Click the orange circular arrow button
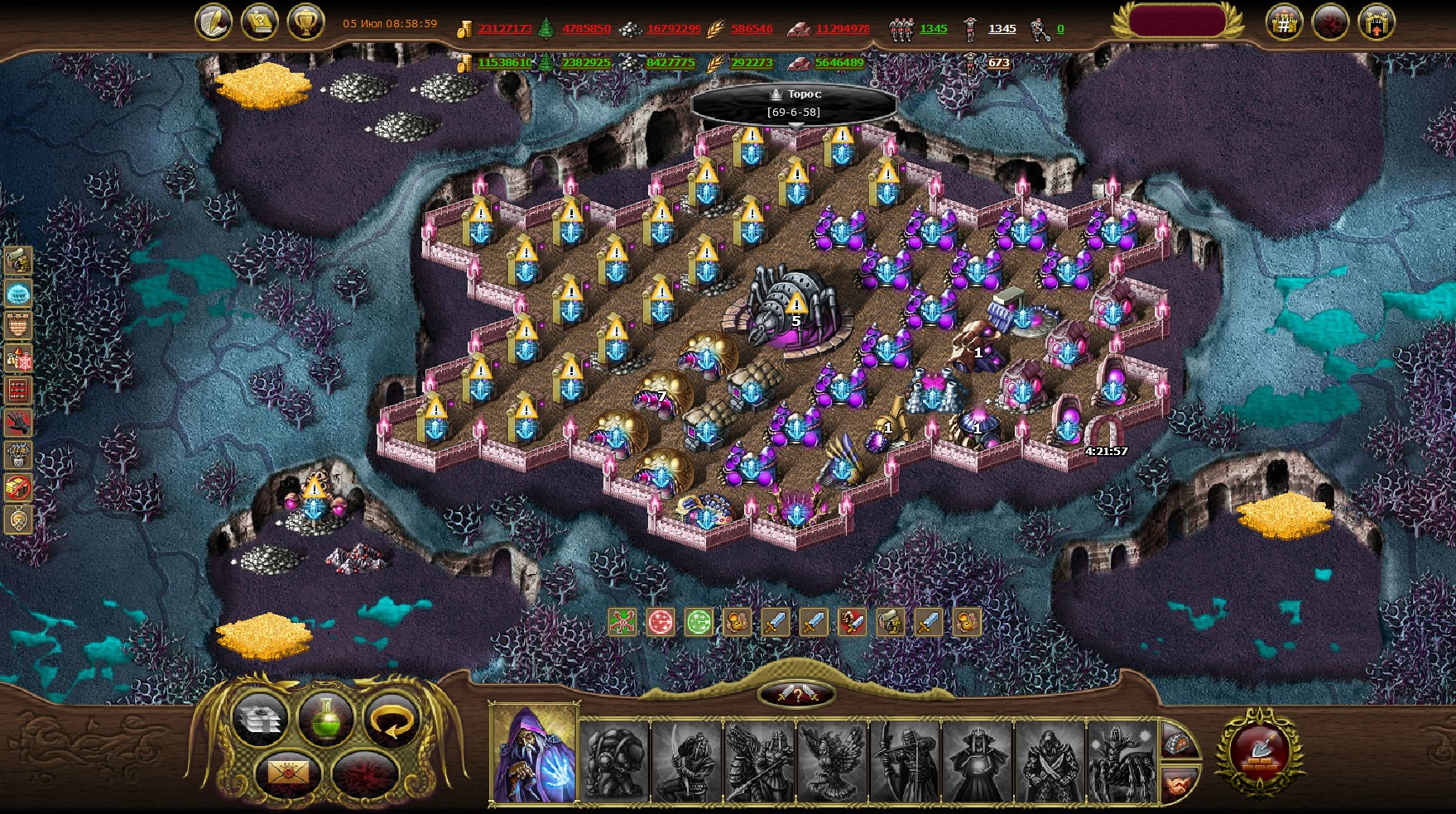The width and height of the screenshot is (1456, 814). coord(392,718)
